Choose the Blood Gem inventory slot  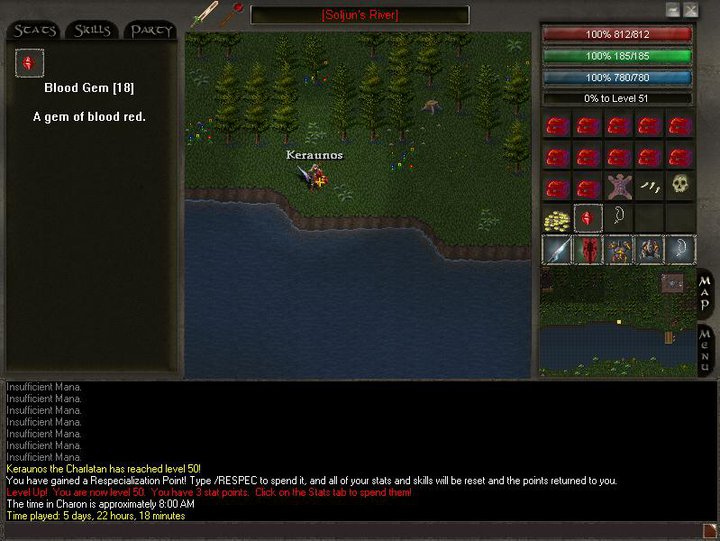(x=588, y=217)
